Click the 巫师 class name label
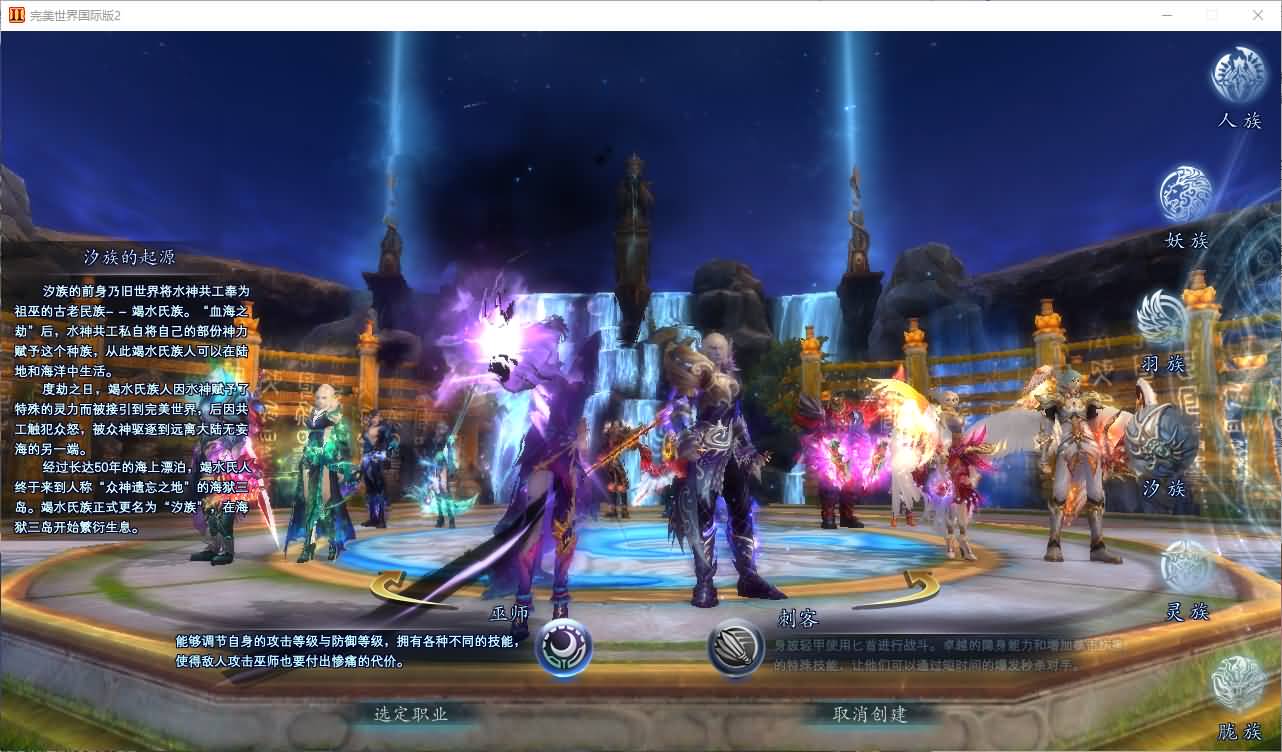The width and height of the screenshot is (1282, 752). click(508, 614)
